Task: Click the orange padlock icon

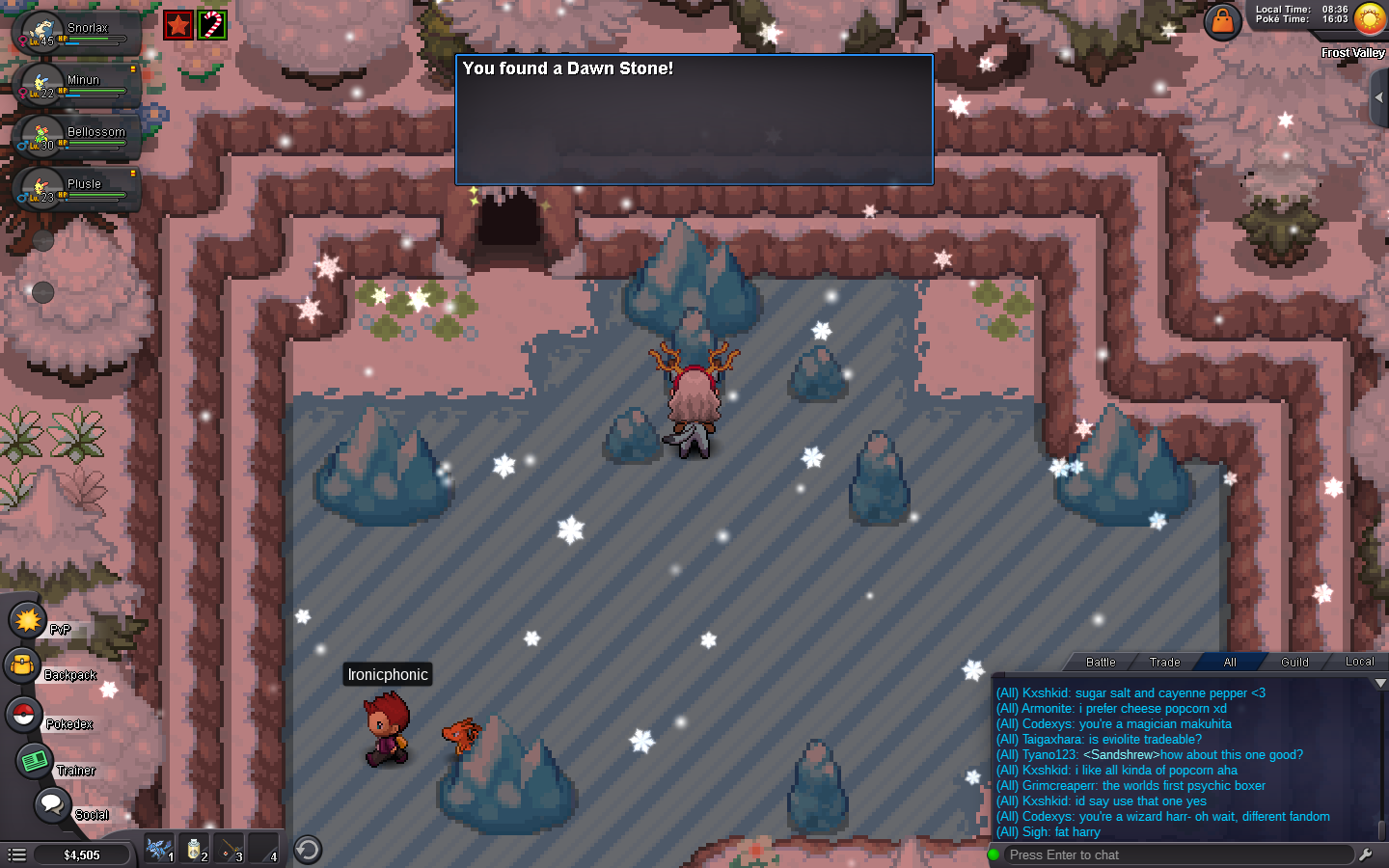Action: click(1222, 21)
